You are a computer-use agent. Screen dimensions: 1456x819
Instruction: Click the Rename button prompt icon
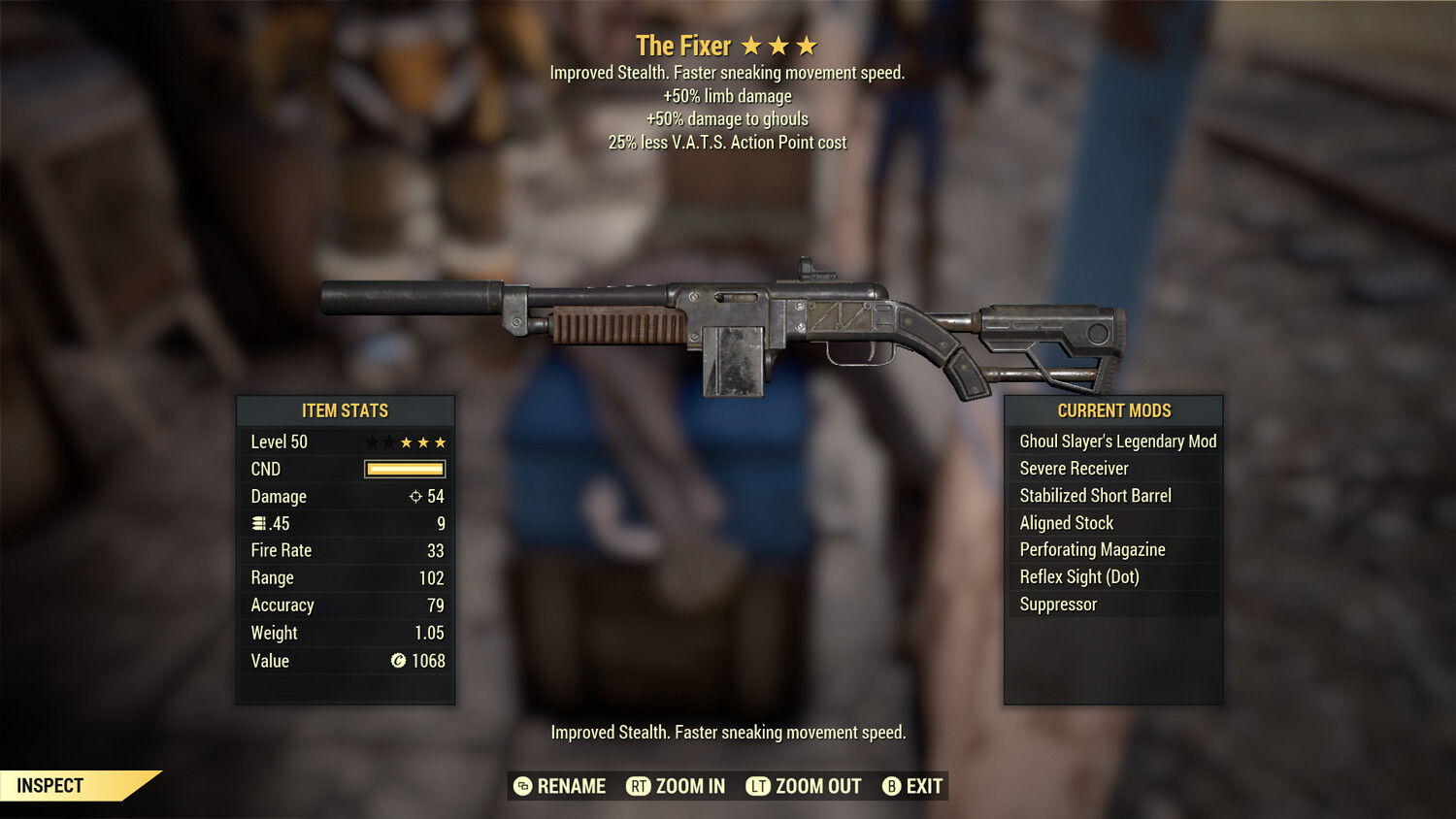click(521, 786)
